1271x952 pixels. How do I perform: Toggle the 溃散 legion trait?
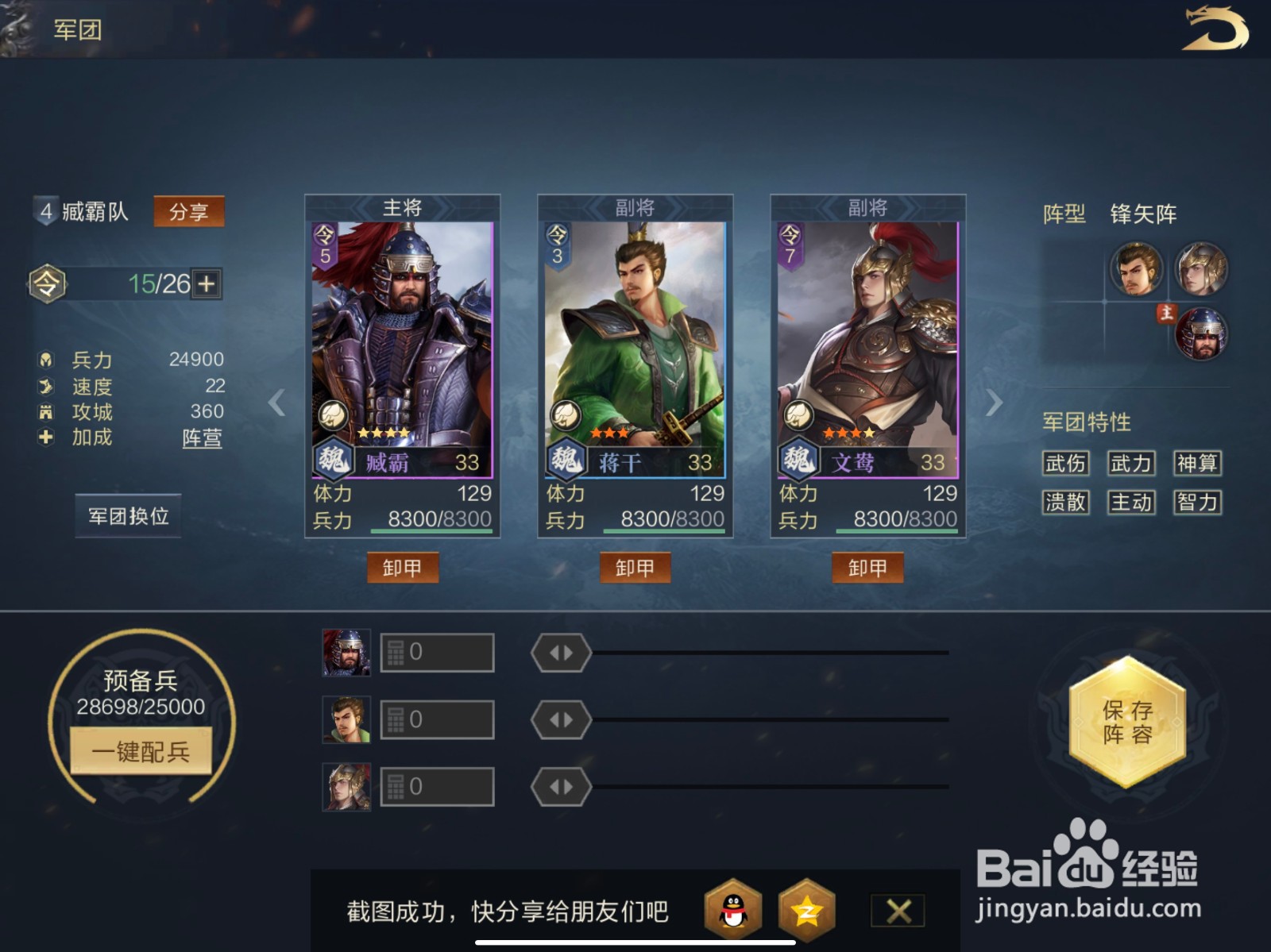pyautogui.click(x=1065, y=502)
